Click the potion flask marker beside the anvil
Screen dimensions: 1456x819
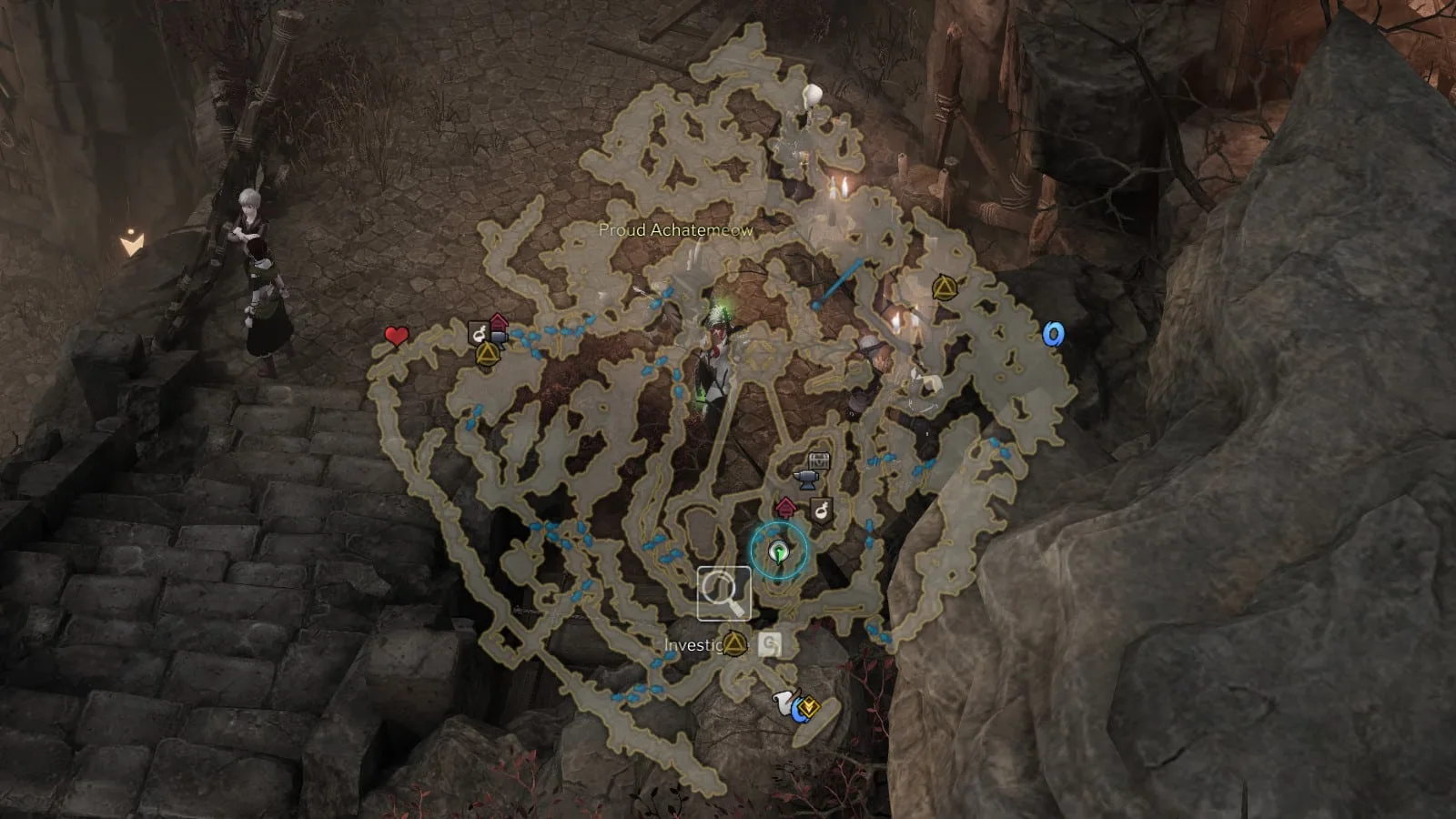click(x=822, y=511)
